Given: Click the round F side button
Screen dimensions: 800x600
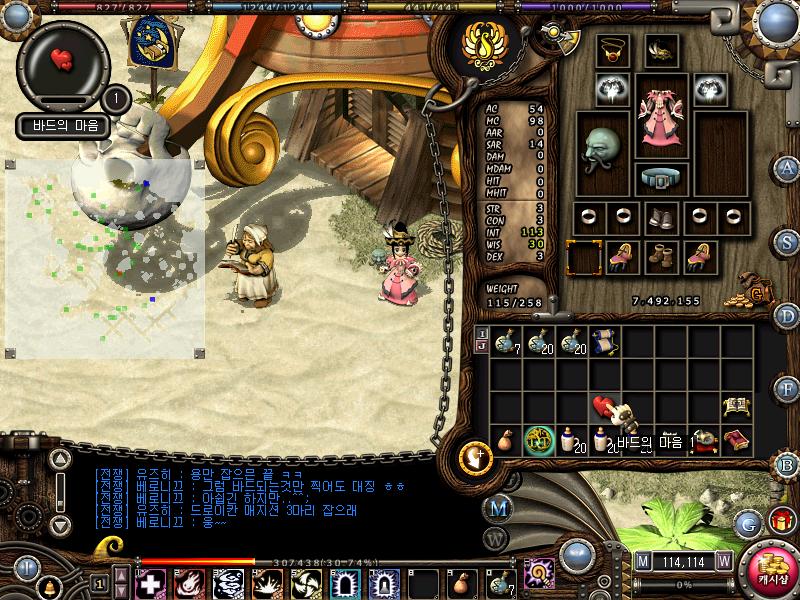Looking at the screenshot, I should click(788, 390).
